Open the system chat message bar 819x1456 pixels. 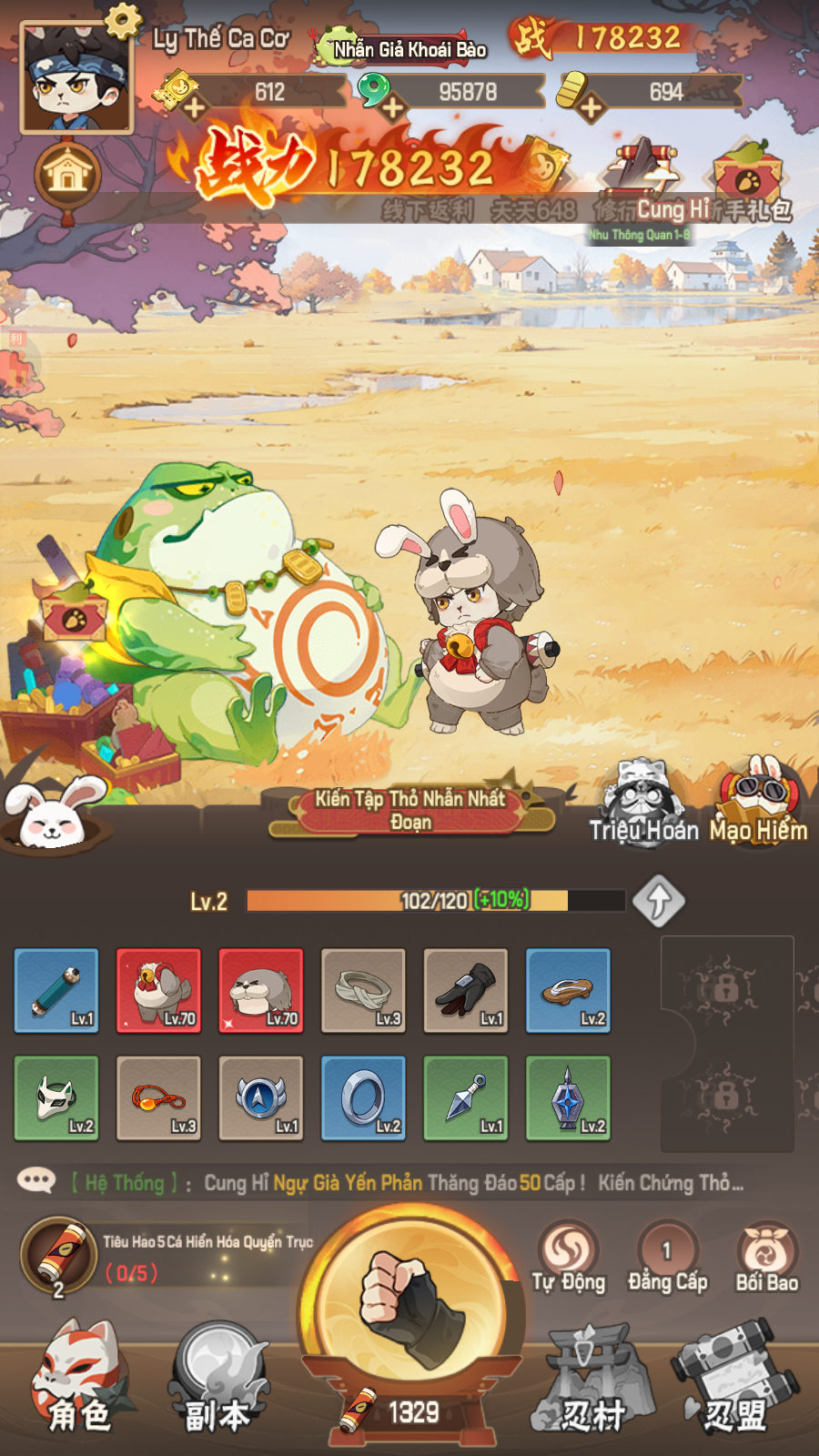(409, 1183)
